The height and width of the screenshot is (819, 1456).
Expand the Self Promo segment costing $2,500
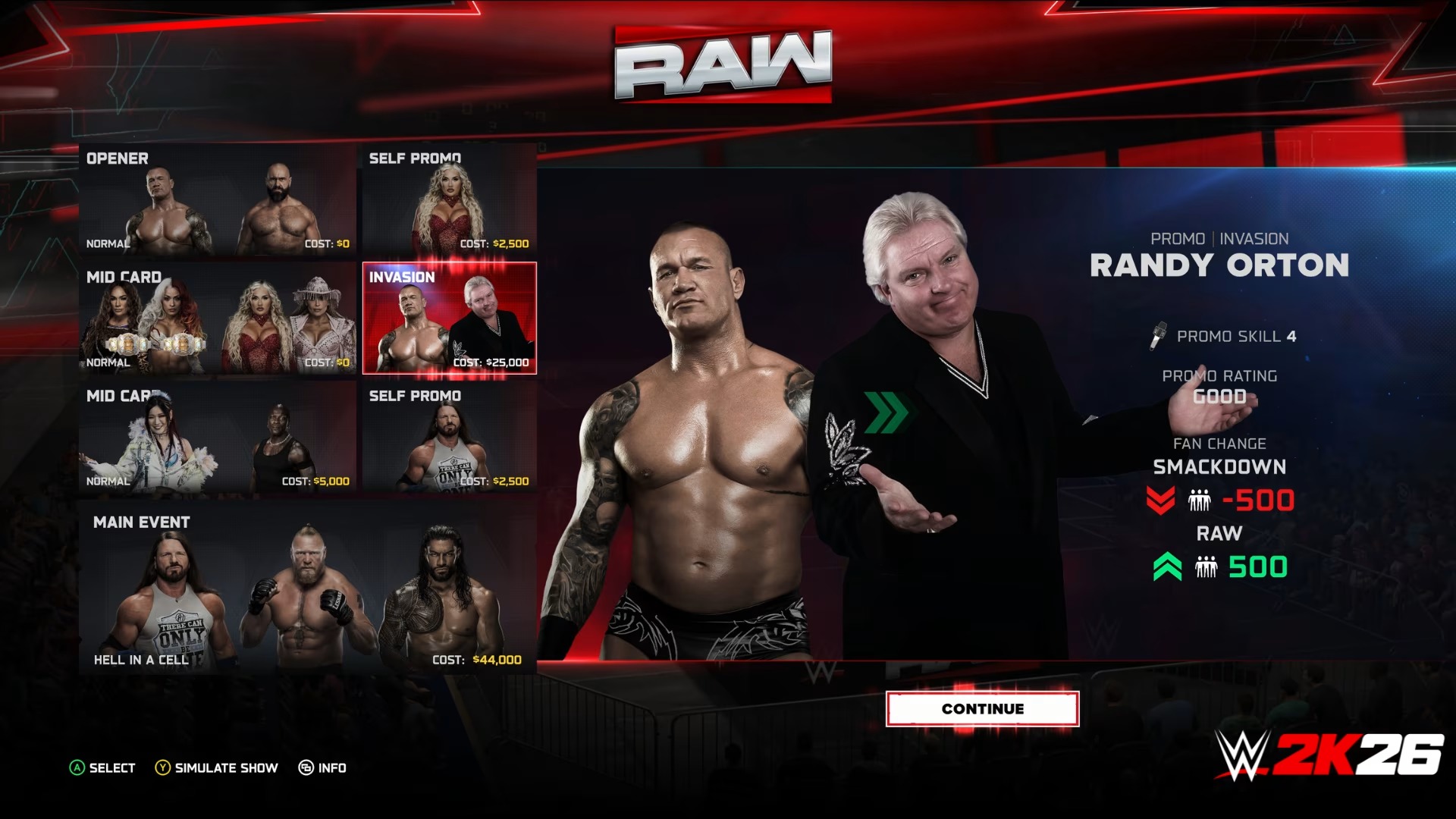coord(449,201)
